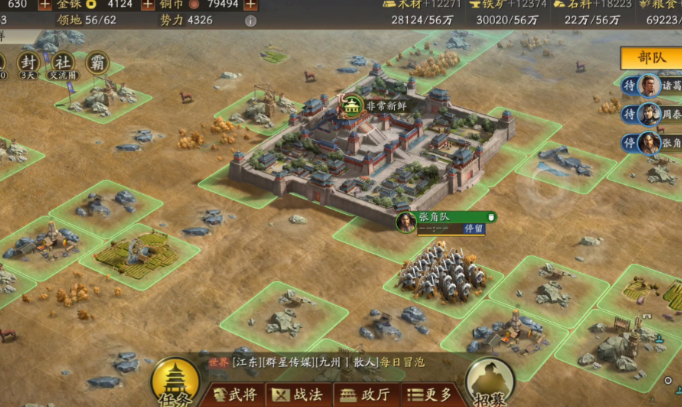The width and height of the screenshot is (682, 407).
Task: Show 势力 info via the i icon
Action: (250, 20)
